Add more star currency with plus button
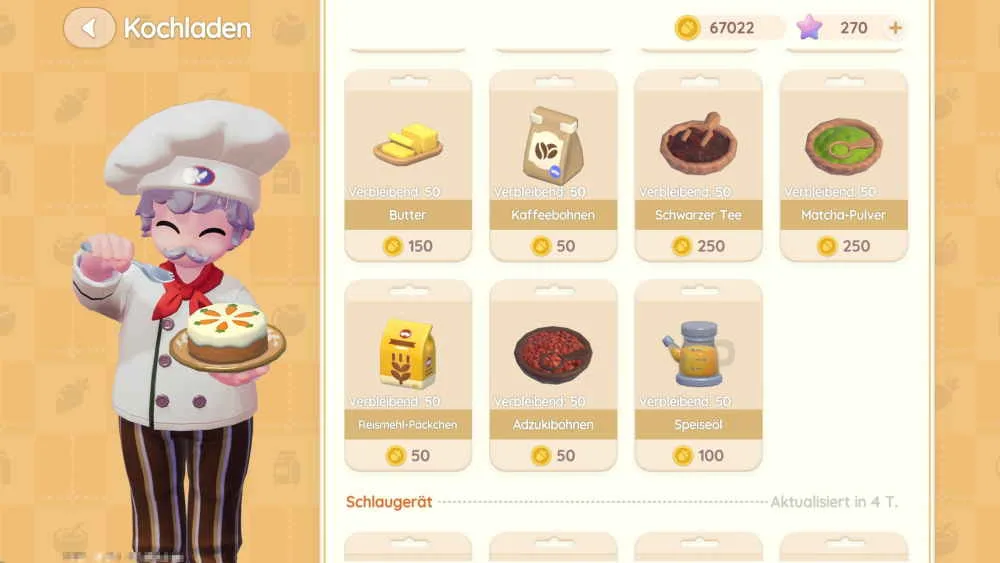Viewport: 1000px width, 563px height. click(x=895, y=28)
